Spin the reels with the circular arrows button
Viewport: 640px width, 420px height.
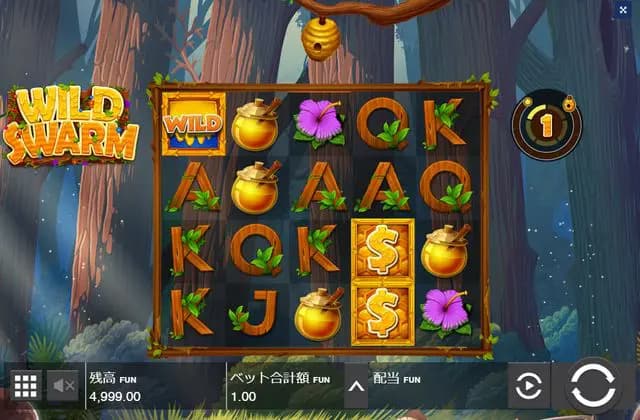(593, 385)
